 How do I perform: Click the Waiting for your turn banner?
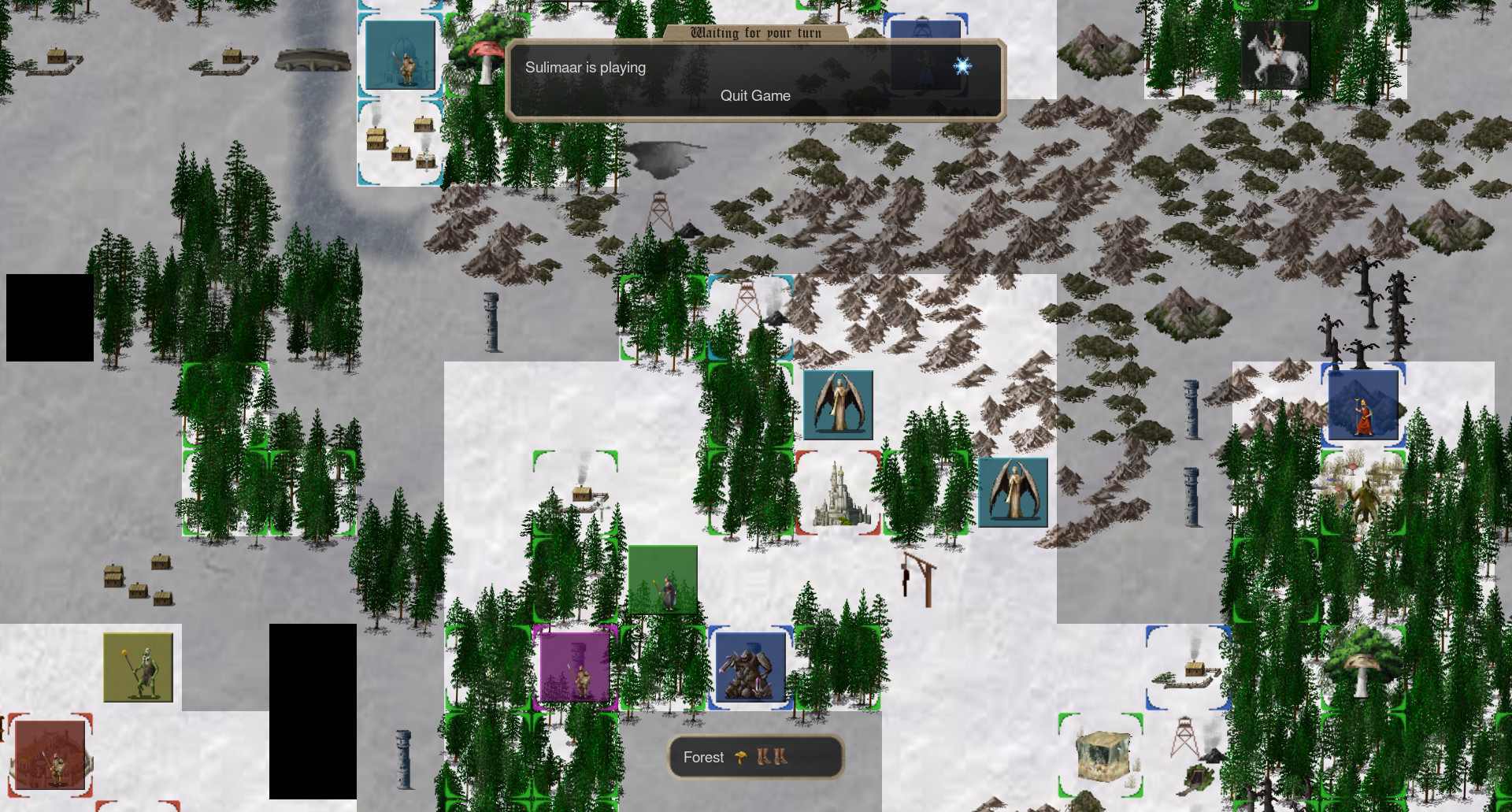(754, 32)
